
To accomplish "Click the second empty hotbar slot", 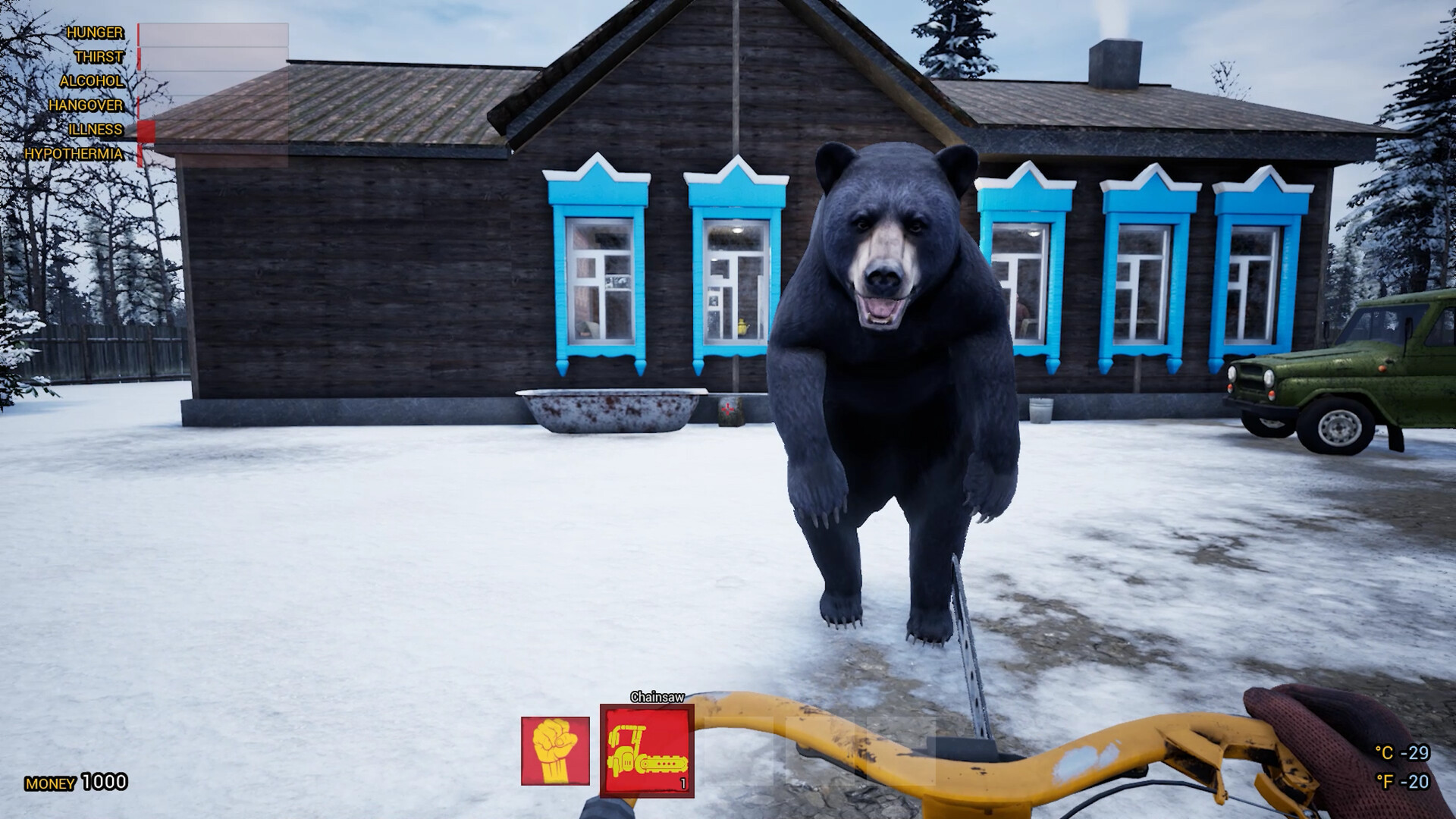I will pyautogui.click(x=821, y=751).
